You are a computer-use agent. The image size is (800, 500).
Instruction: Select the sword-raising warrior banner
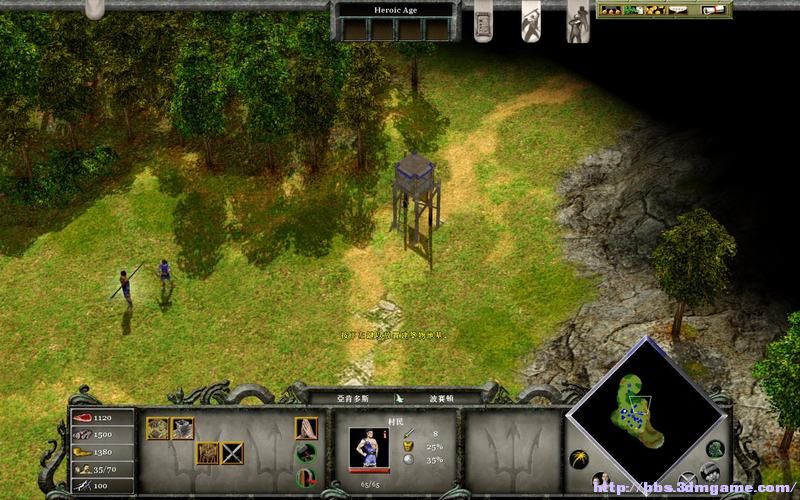[x=531, y=20]
